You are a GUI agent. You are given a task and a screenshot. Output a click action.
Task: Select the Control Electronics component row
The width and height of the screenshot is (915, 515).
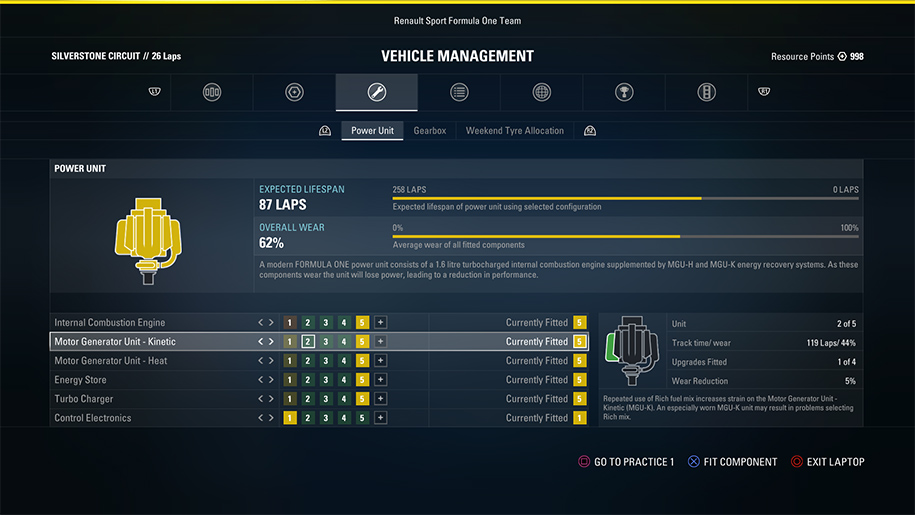coord(93,418)
